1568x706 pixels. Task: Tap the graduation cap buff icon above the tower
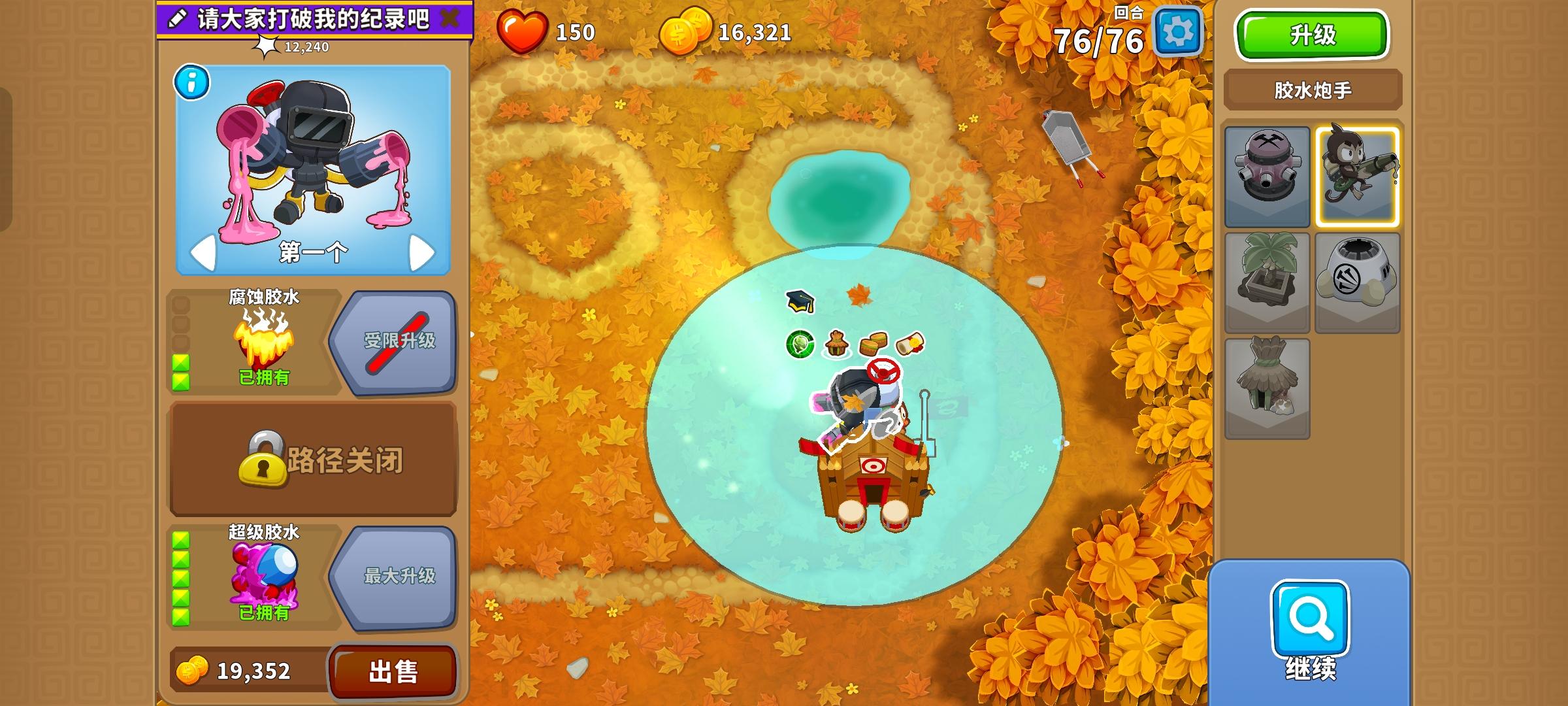[x=799, y=301]
